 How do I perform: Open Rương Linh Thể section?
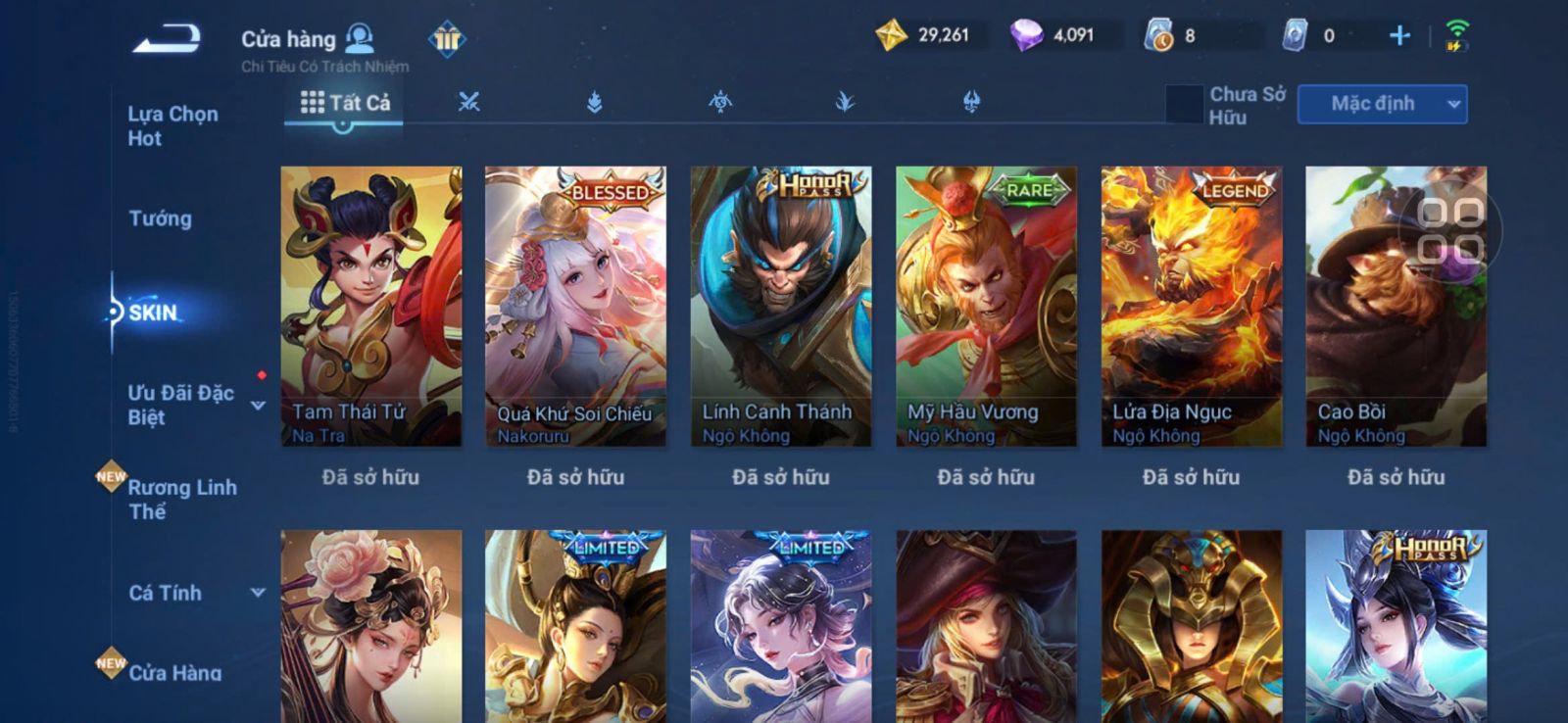pos(182,499)
